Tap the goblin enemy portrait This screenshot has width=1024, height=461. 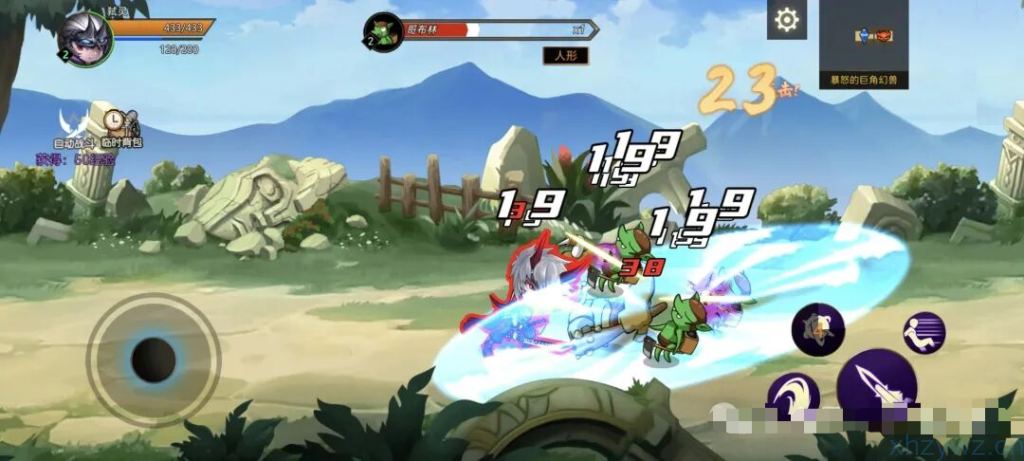pos(381,31)
